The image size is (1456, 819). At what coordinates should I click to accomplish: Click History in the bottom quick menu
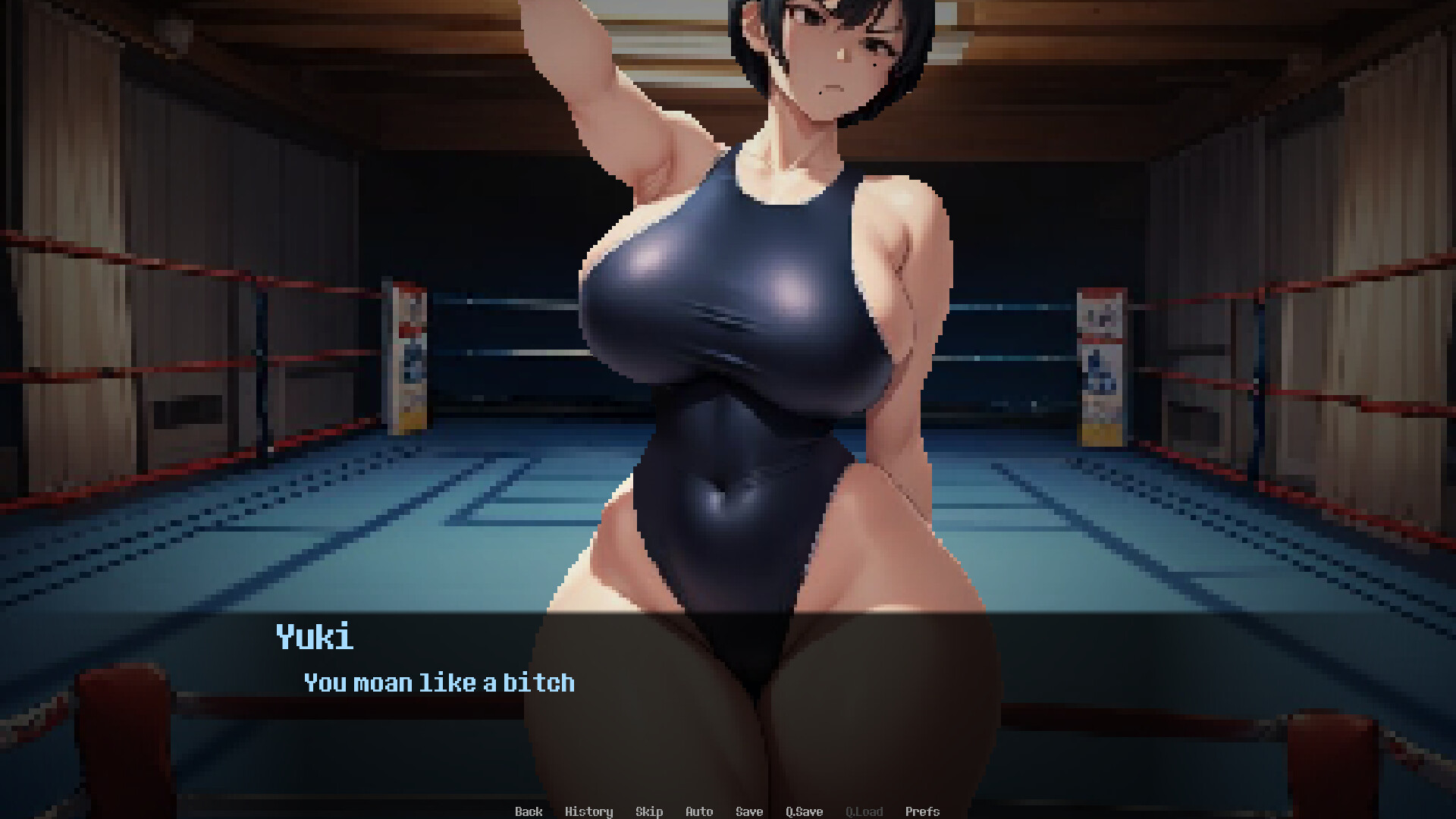click(x=590, y=811)
